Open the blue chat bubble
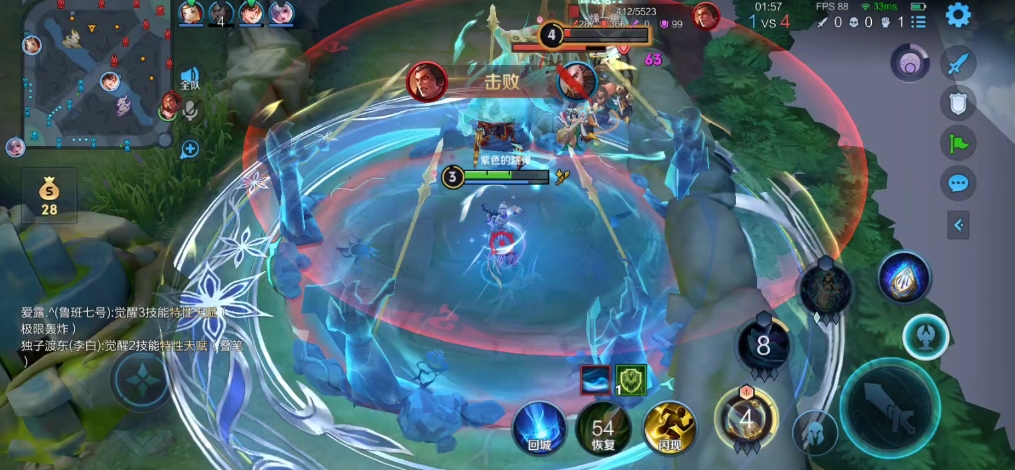Viewport: 1015px width, 470px height. 958,183
